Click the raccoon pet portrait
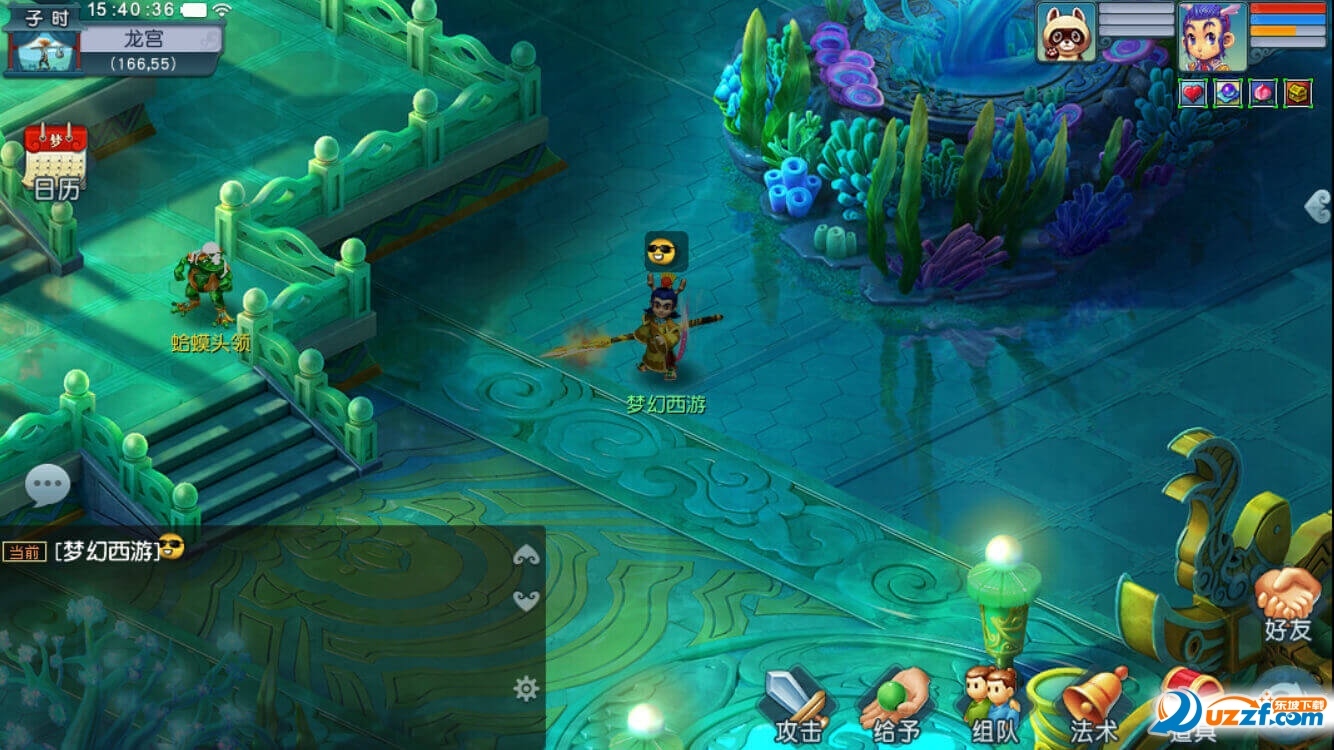Screen dimensions: 1334x750 pyautogui.click(x=1066, y=32)
